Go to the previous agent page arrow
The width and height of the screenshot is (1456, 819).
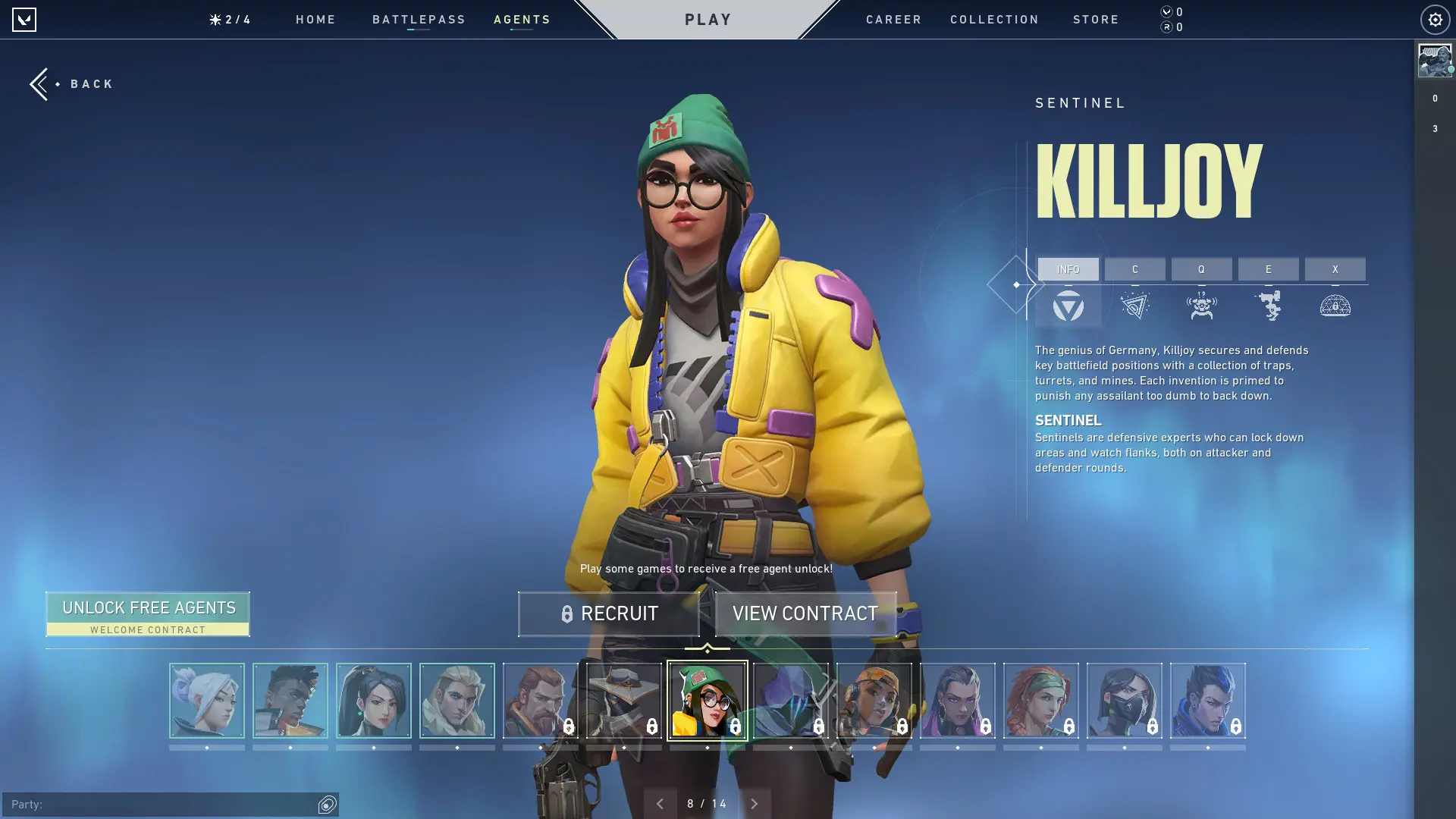[x=659, y=803]
